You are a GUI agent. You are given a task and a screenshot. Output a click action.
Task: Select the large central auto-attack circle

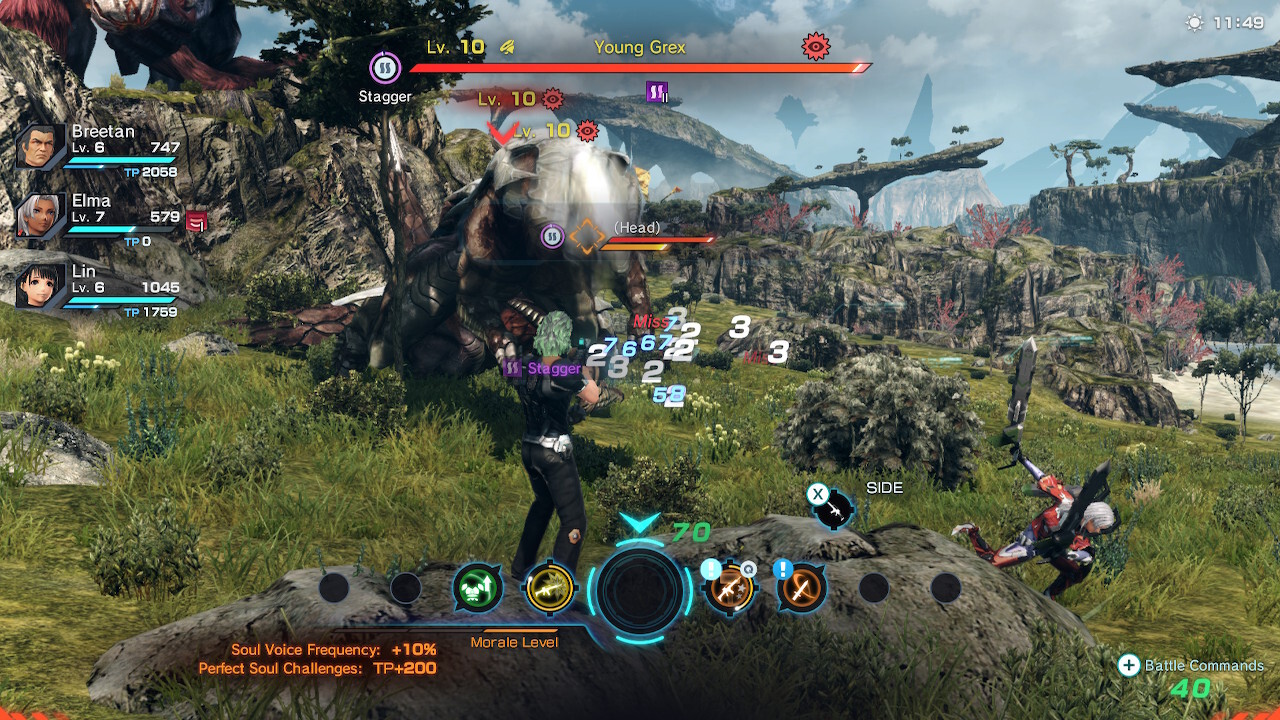coord(640,591)
